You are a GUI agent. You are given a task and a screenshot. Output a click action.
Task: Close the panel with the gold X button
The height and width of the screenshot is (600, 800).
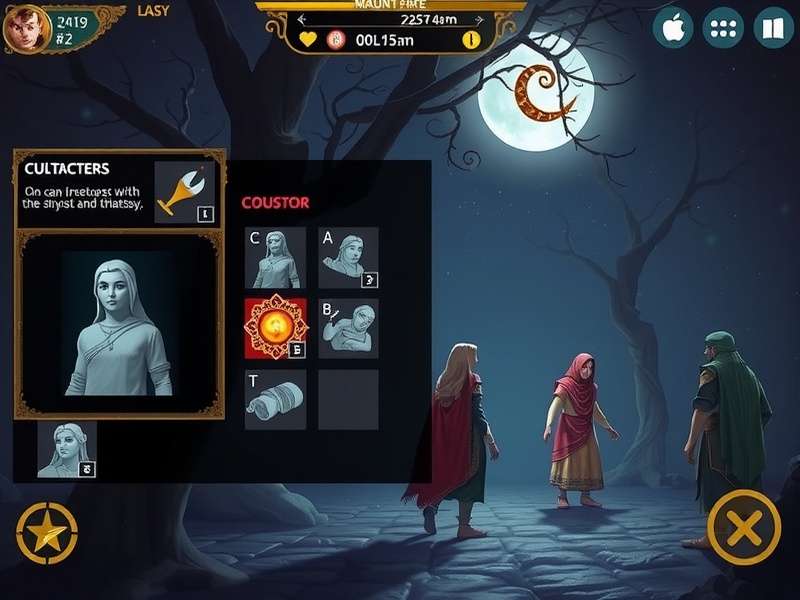(x=743, y=527)
